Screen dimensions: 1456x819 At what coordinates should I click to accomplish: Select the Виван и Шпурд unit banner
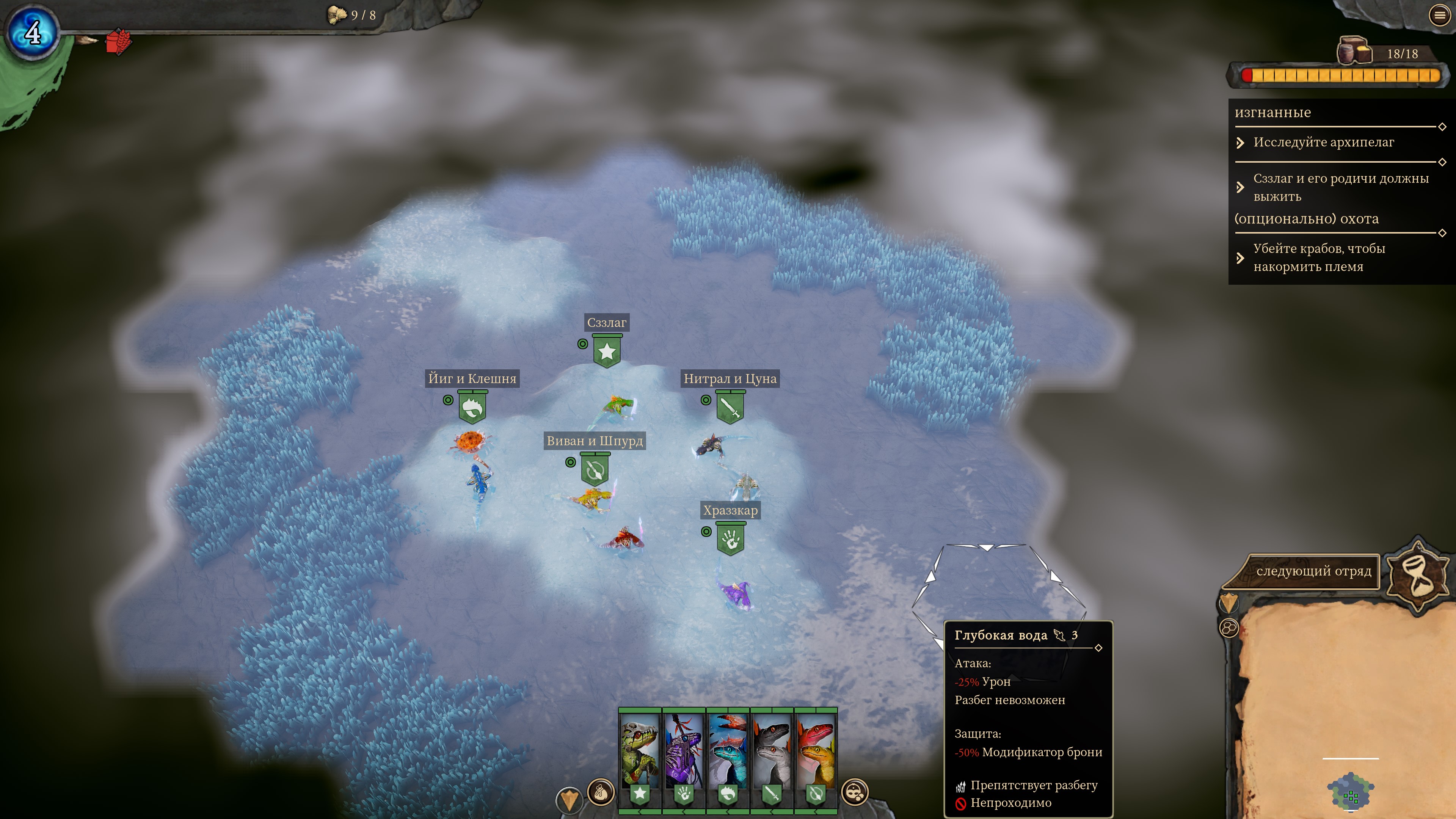pos(595,470)
